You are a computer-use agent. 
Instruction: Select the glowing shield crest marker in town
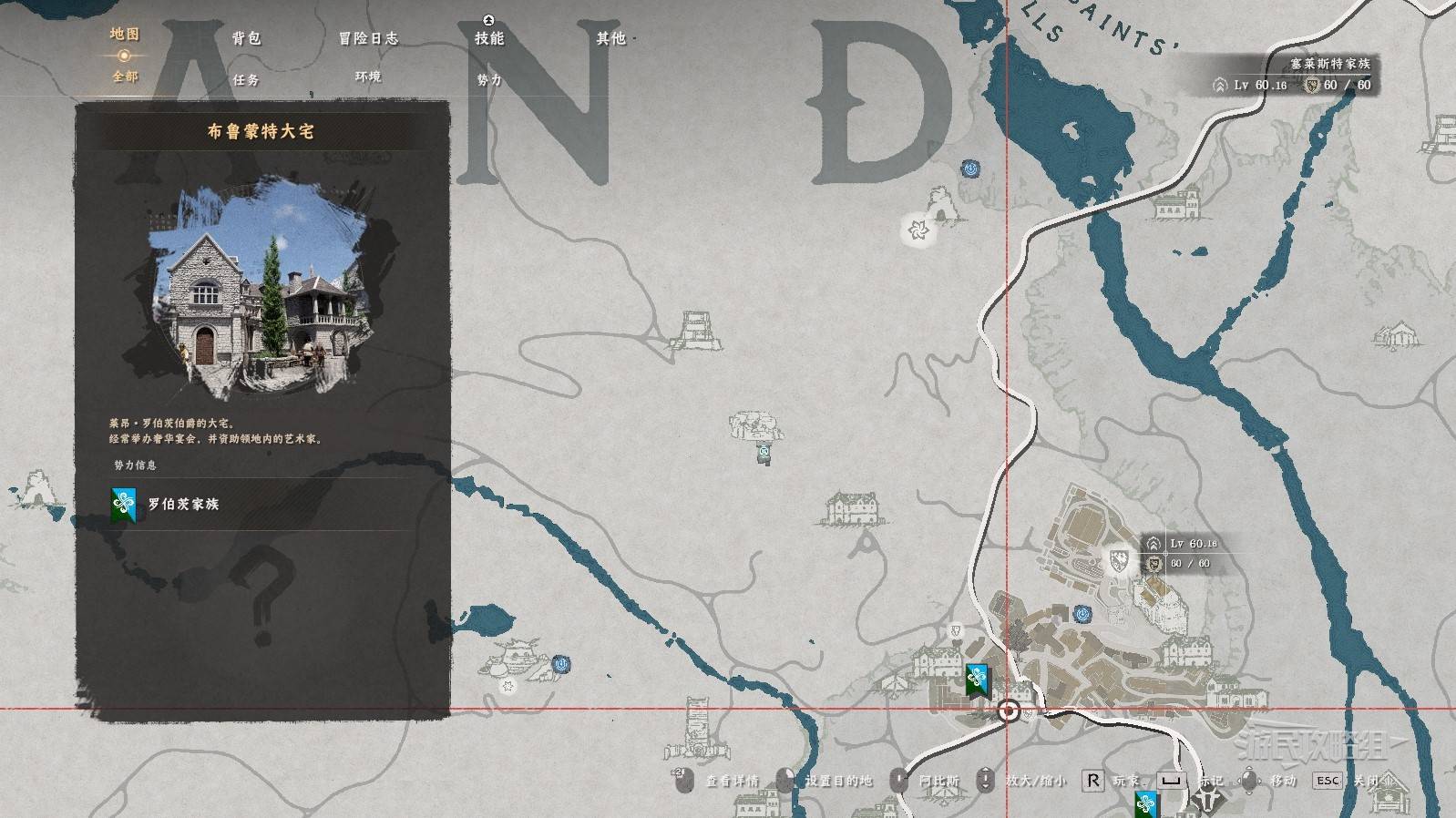pos(1119,559)
